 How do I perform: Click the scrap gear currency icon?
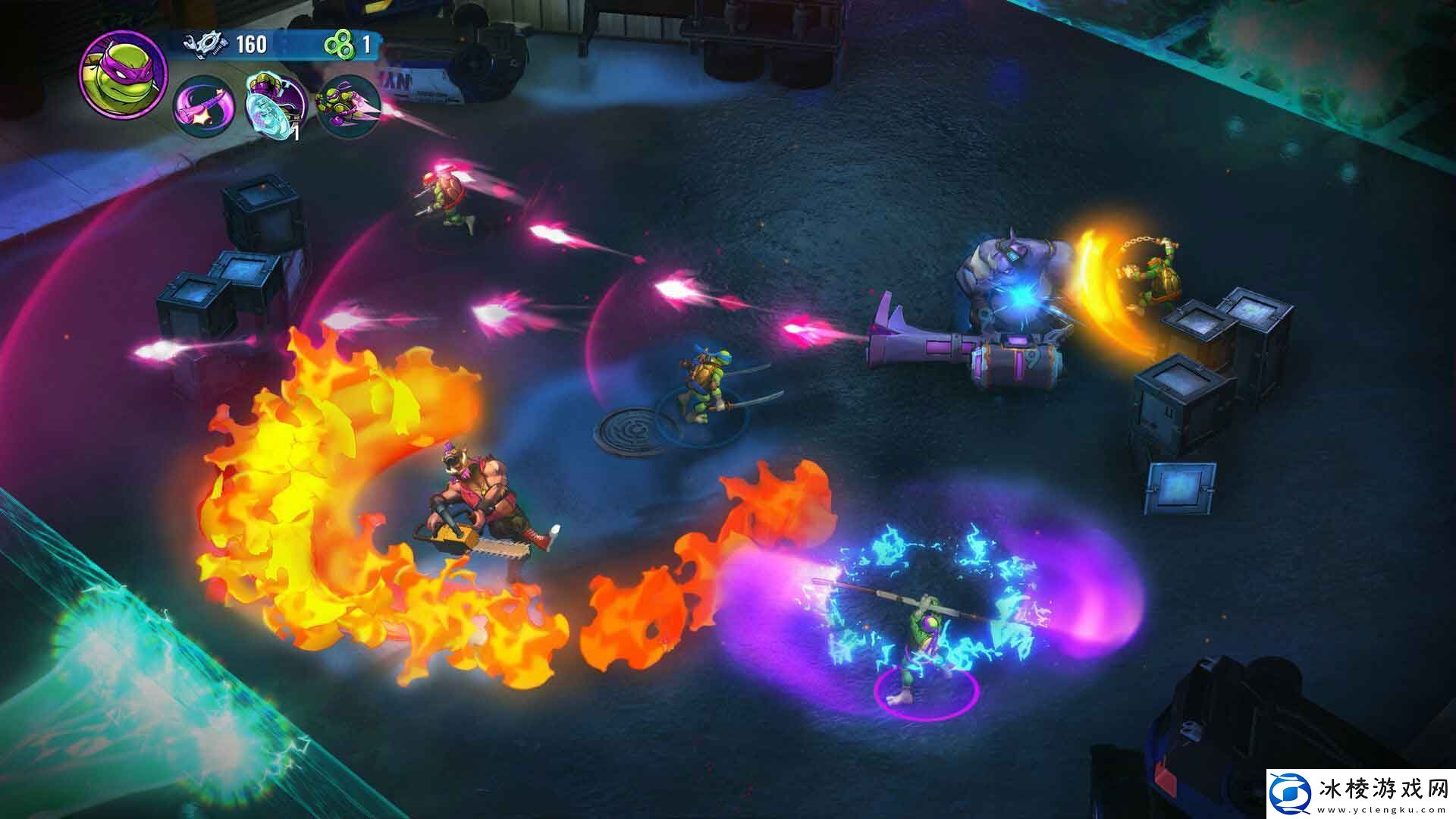pyautogui.click(x=206, y=45)
